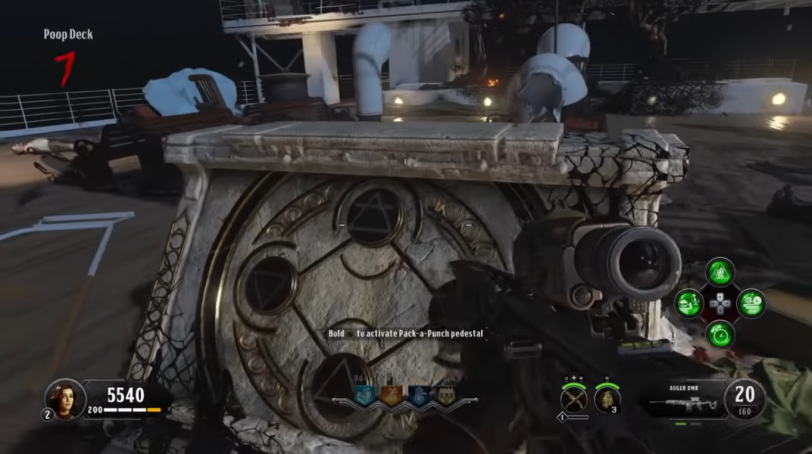Activate the left green elixir icon
The height and width of the screenshot is (454, 812).
(x=689, y=302)
